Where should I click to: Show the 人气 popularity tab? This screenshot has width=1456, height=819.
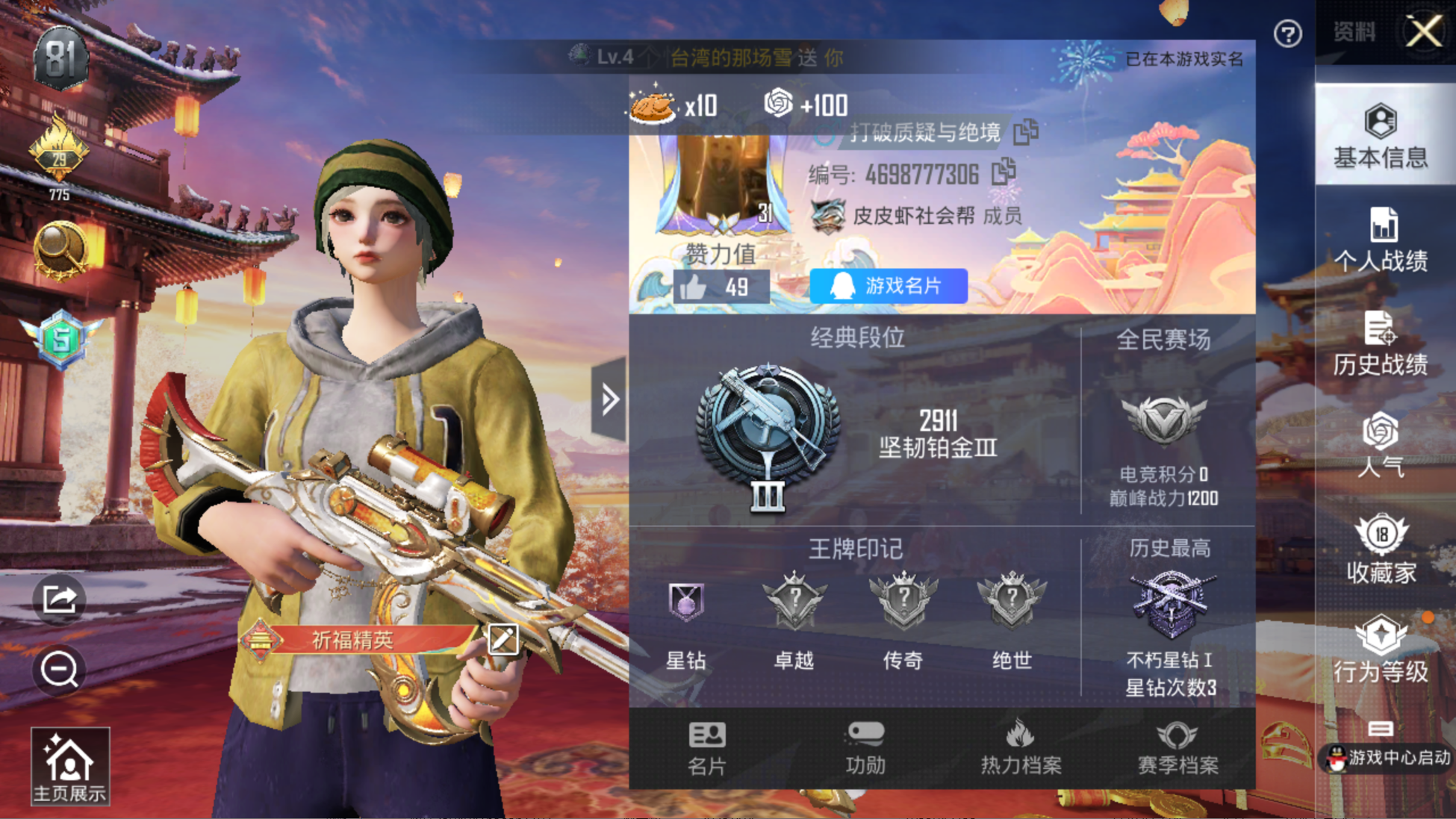click(1381, 445)
